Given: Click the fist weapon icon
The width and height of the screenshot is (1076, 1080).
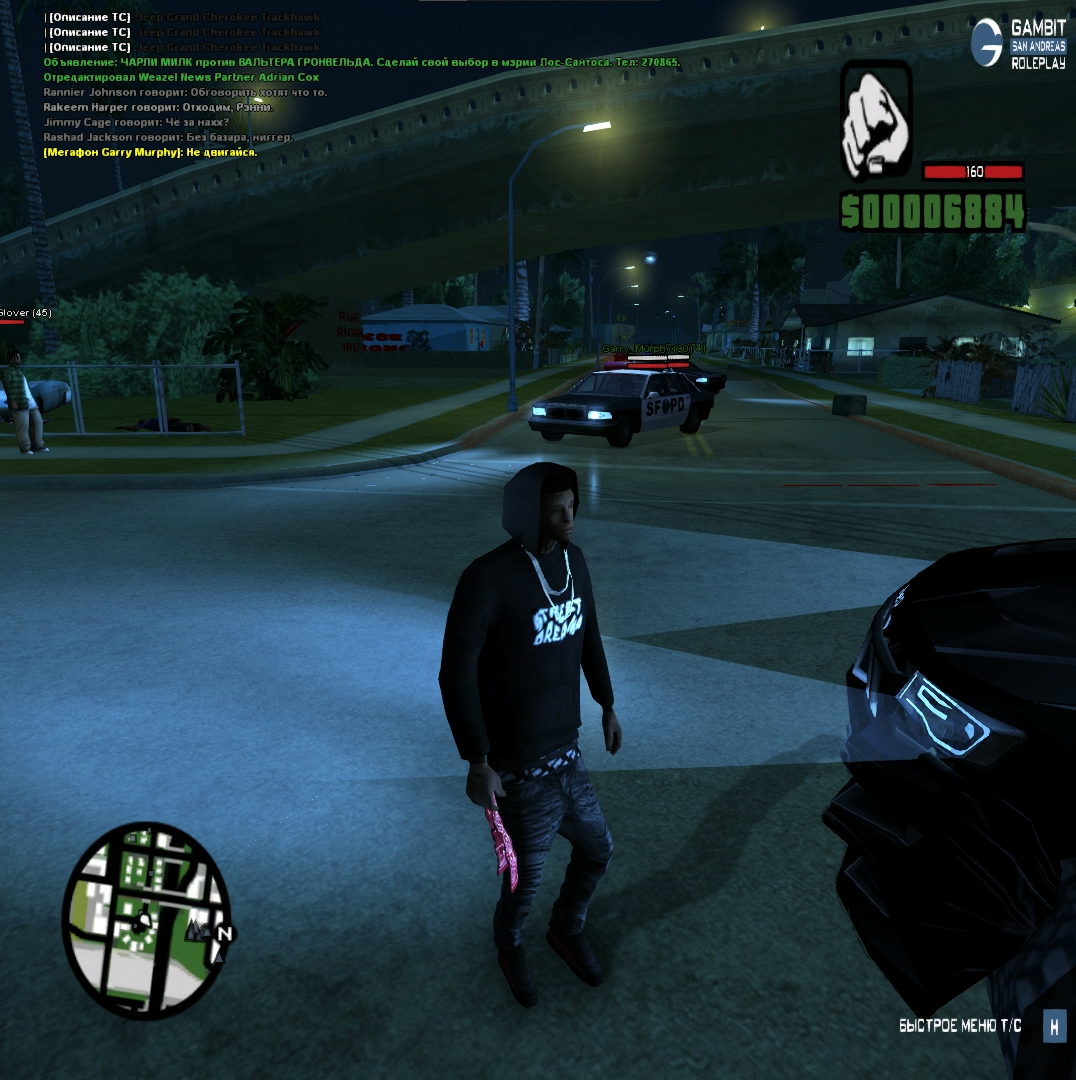Looking at the screenshot, I should (x=876, y=121).
